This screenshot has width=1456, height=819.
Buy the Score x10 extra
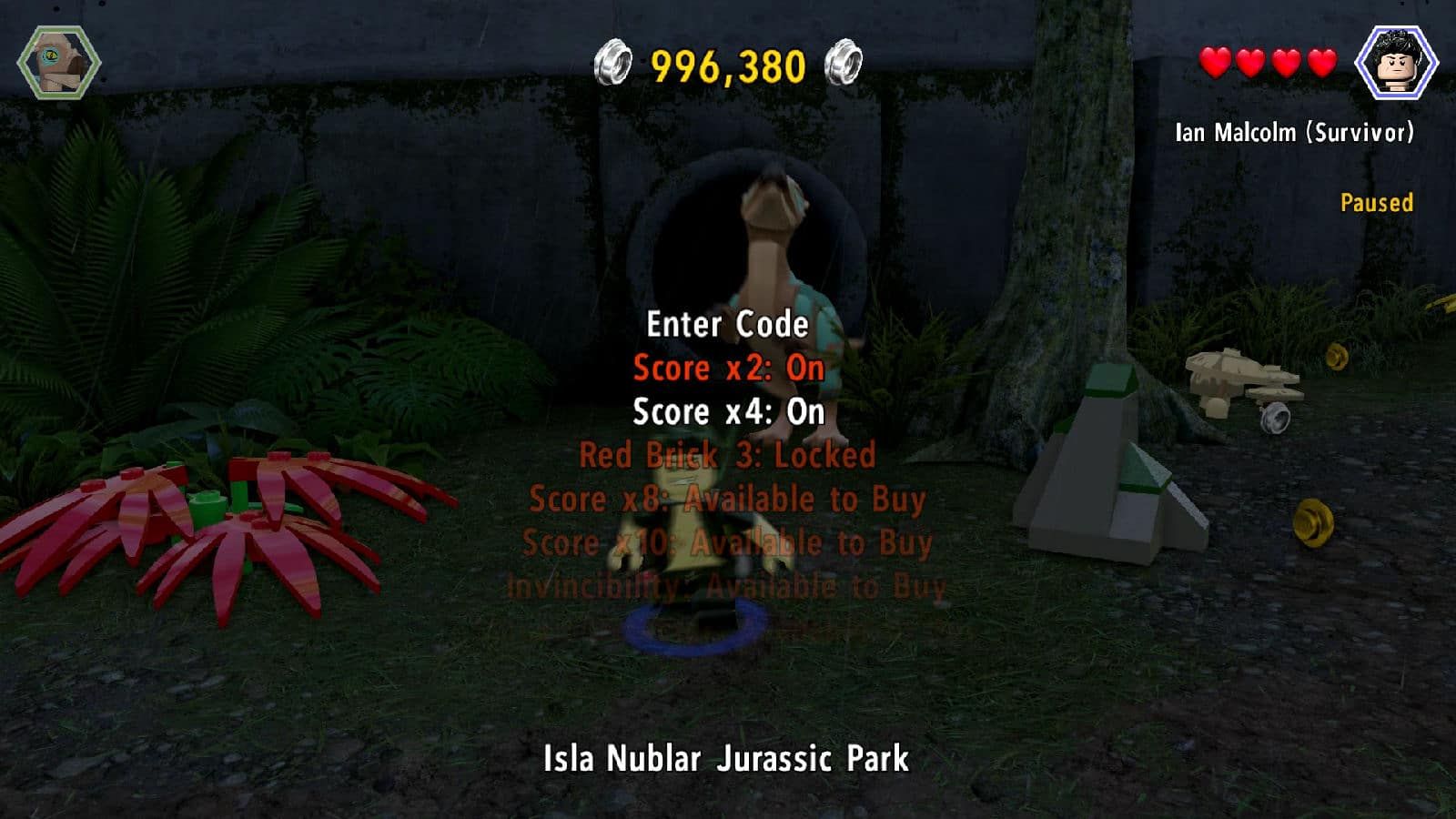[x=727, y=543]
